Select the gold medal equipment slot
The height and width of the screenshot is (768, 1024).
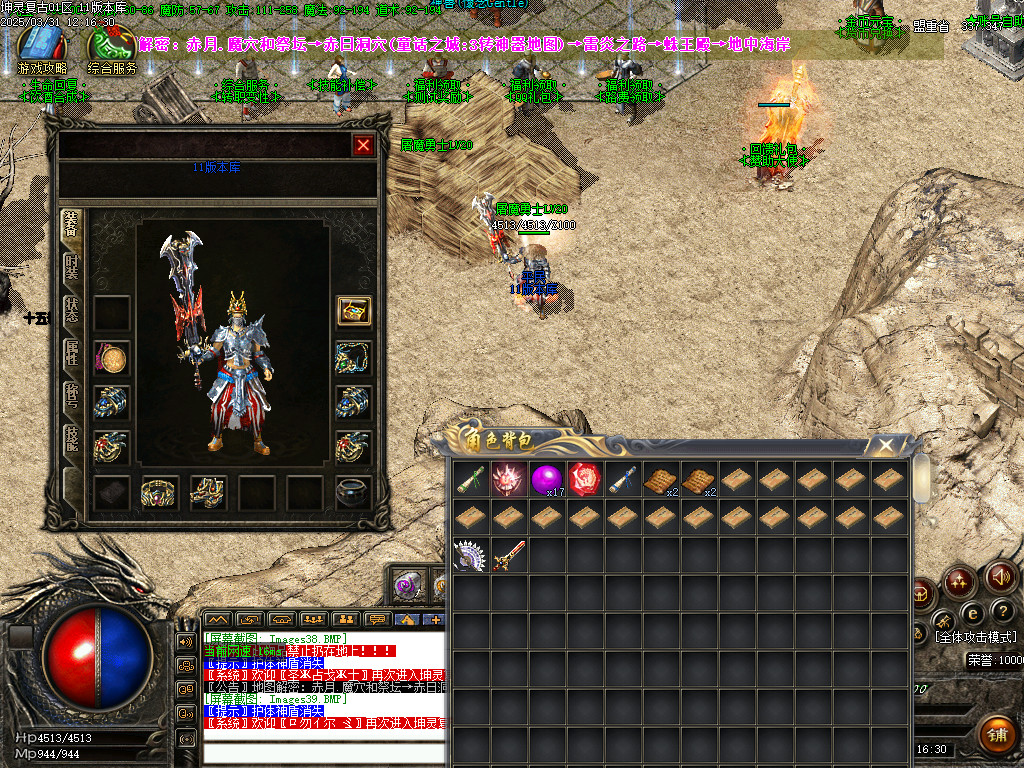point(112,357)
